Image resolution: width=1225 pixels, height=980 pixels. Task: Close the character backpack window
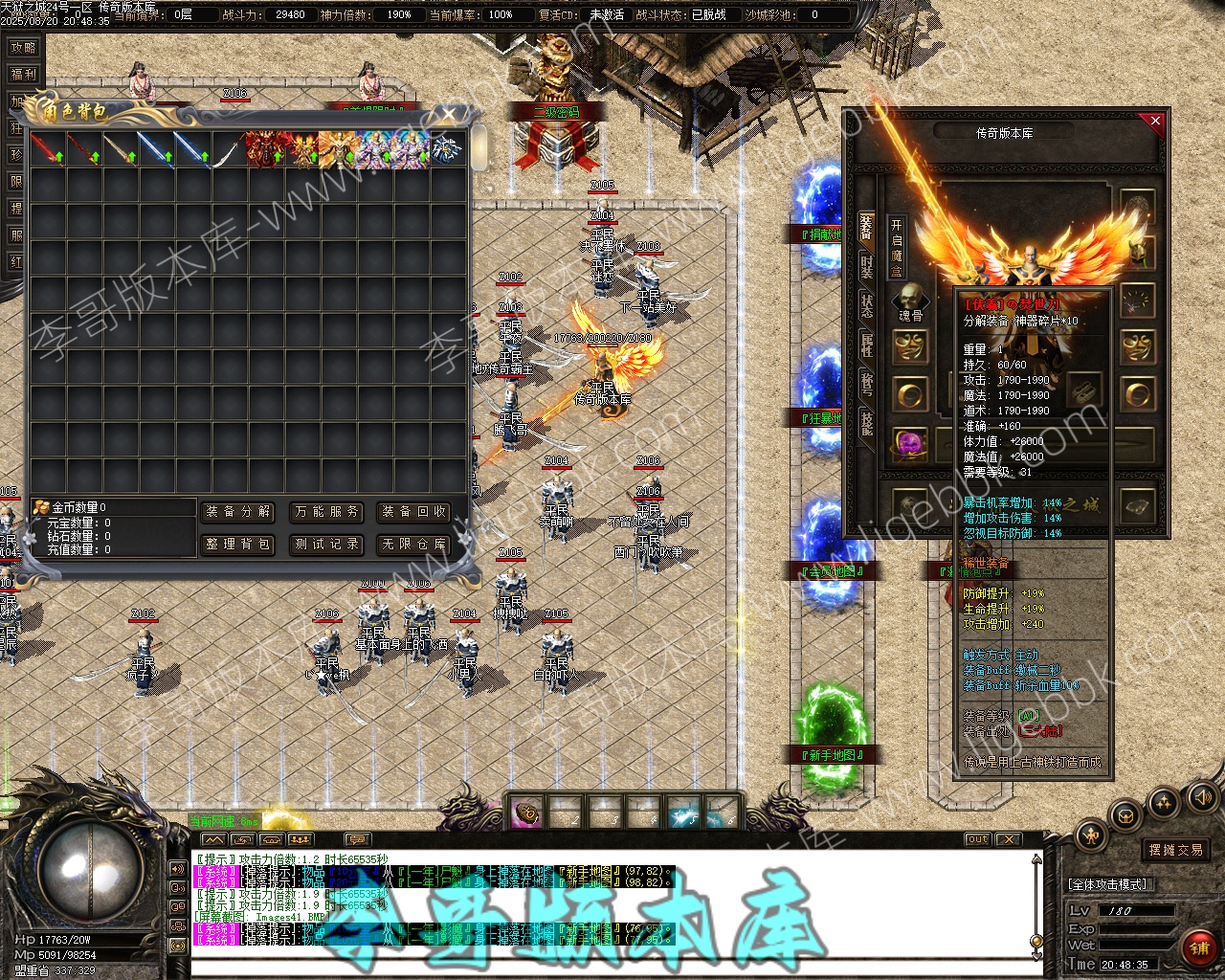point(450,115)
